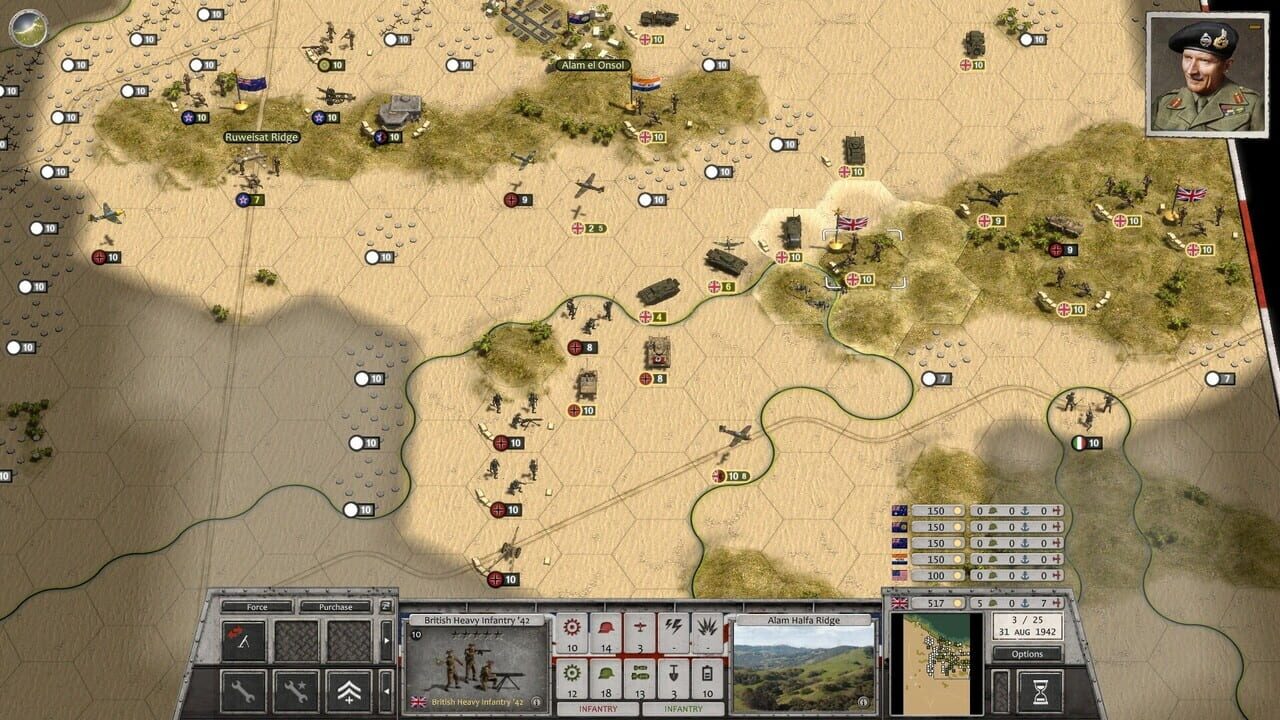Click the air attack plane stat icon

[x=640, y=625]
